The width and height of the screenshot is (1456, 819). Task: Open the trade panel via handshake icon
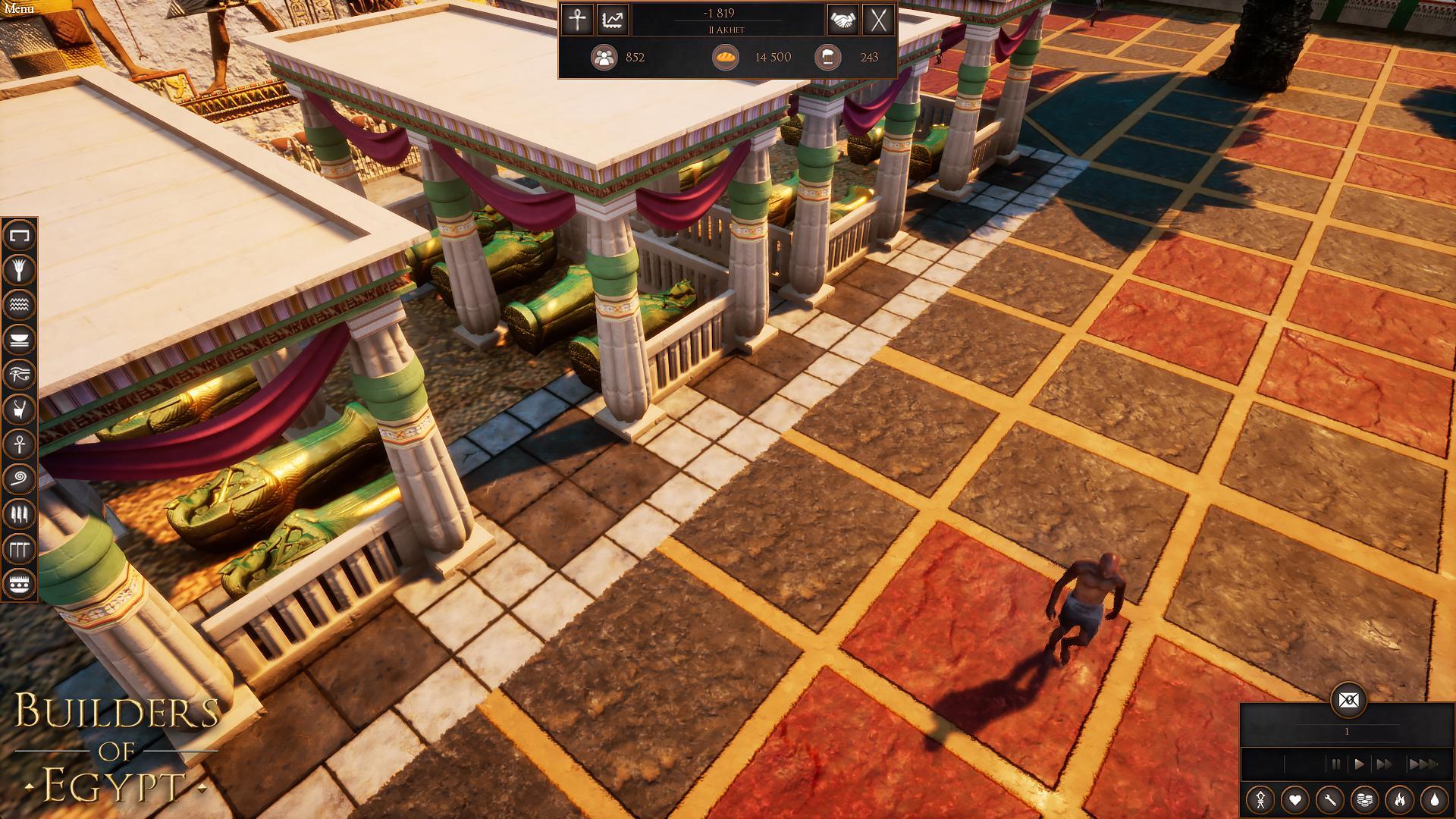point(843,20)
